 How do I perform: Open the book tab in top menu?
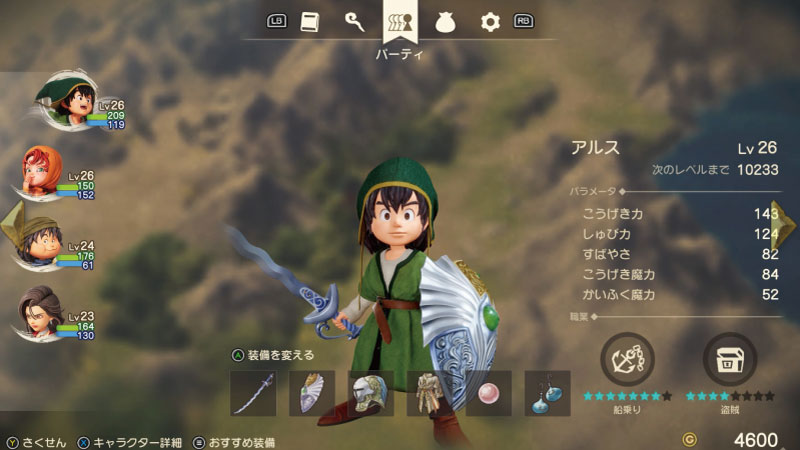310,21
